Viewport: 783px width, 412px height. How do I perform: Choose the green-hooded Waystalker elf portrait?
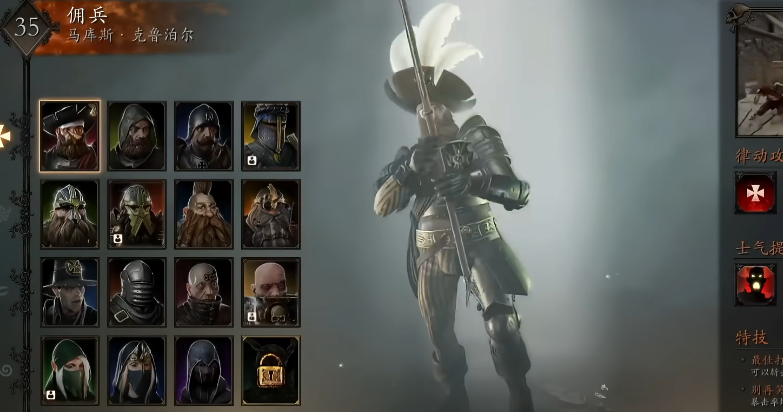(70, 369)
